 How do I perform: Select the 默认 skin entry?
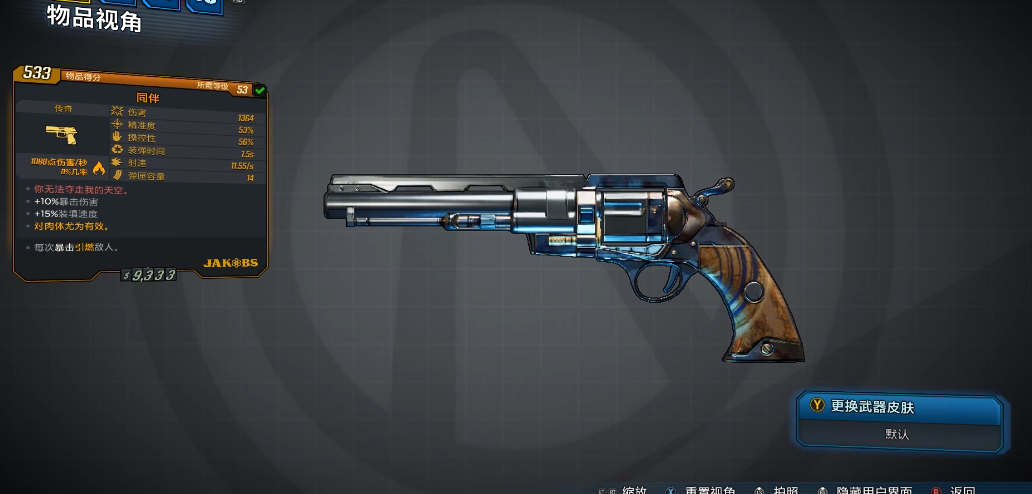pyautogui.click(x=898, y=434)
